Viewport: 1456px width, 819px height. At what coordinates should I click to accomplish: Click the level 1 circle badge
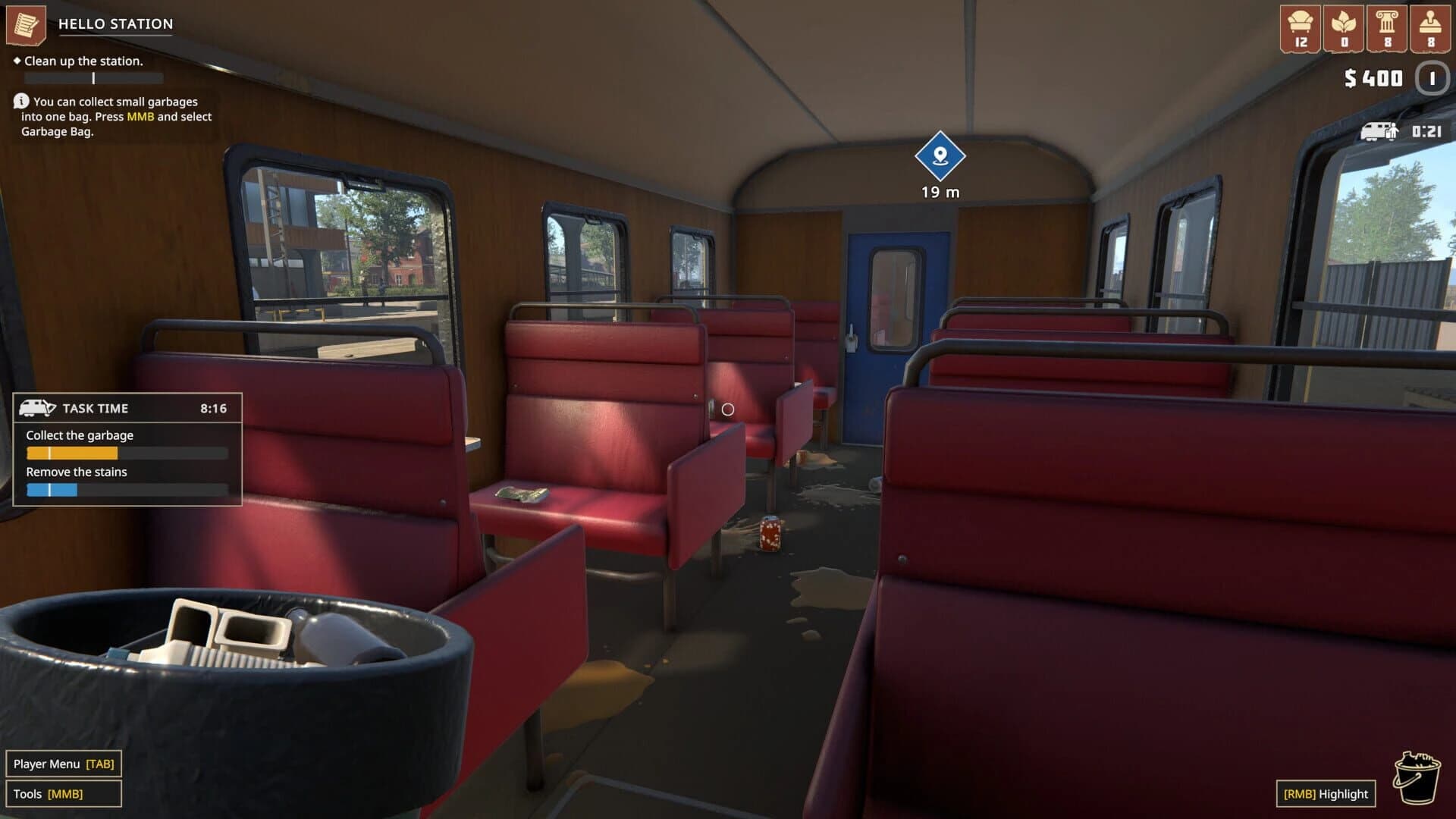coord(1432,78)
